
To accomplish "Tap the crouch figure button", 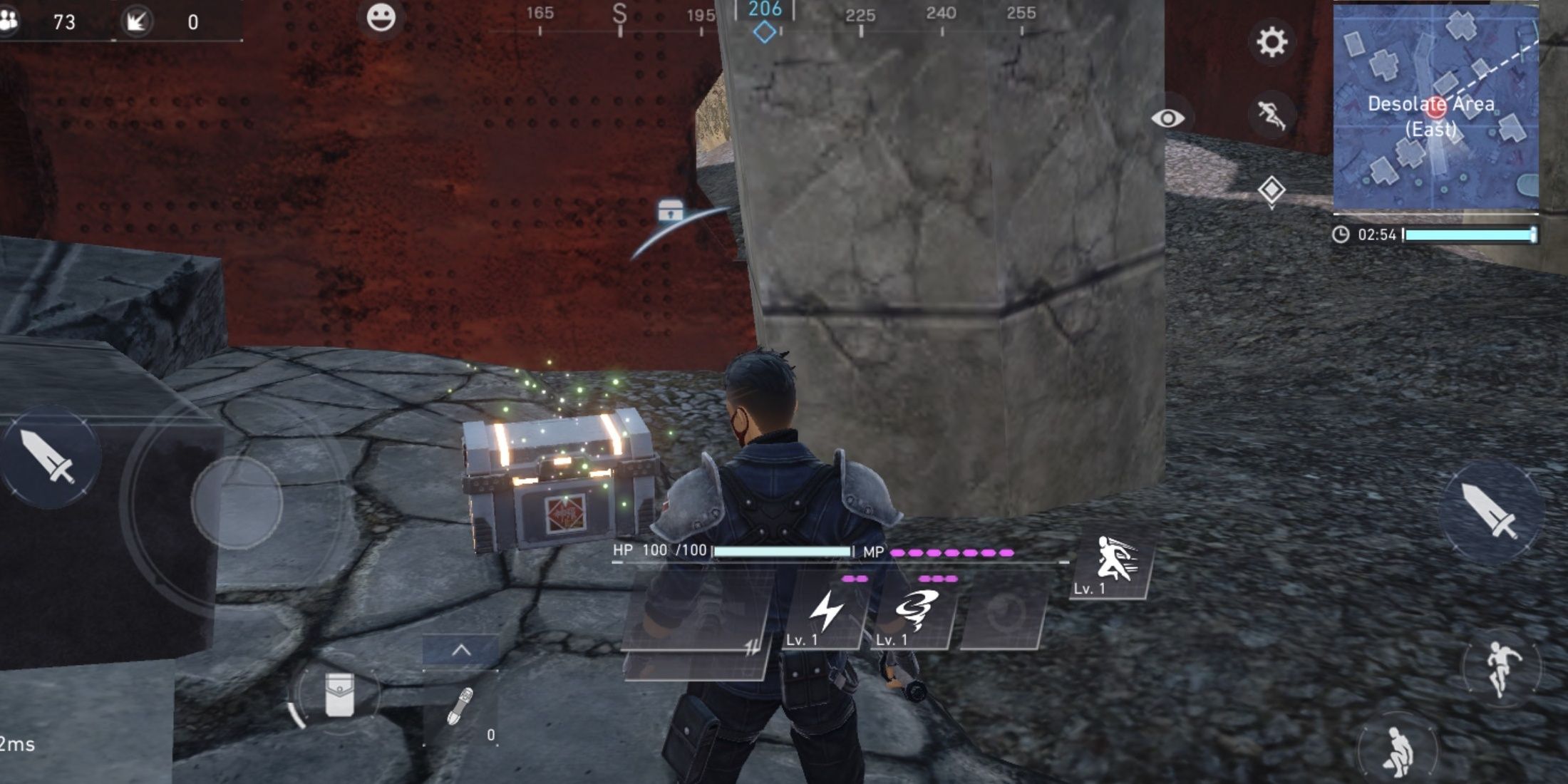I will click(x=1397, y=750).
